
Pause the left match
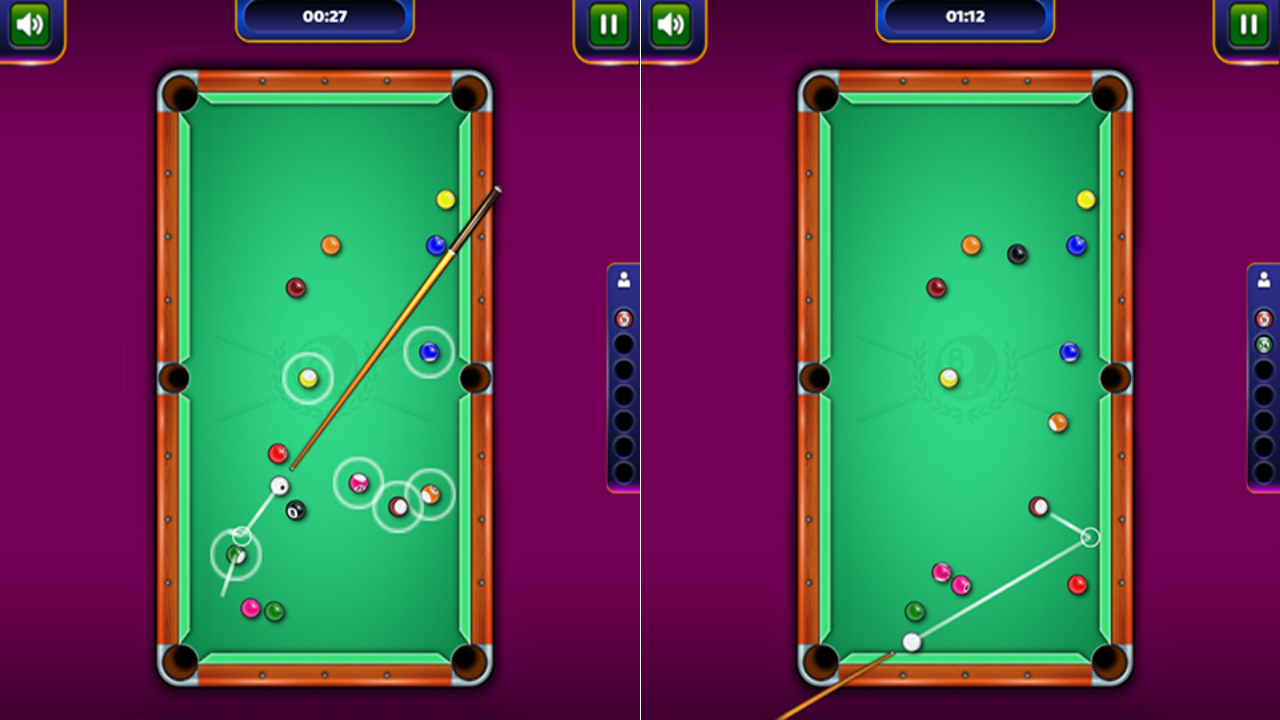click(x=608, y=24)
